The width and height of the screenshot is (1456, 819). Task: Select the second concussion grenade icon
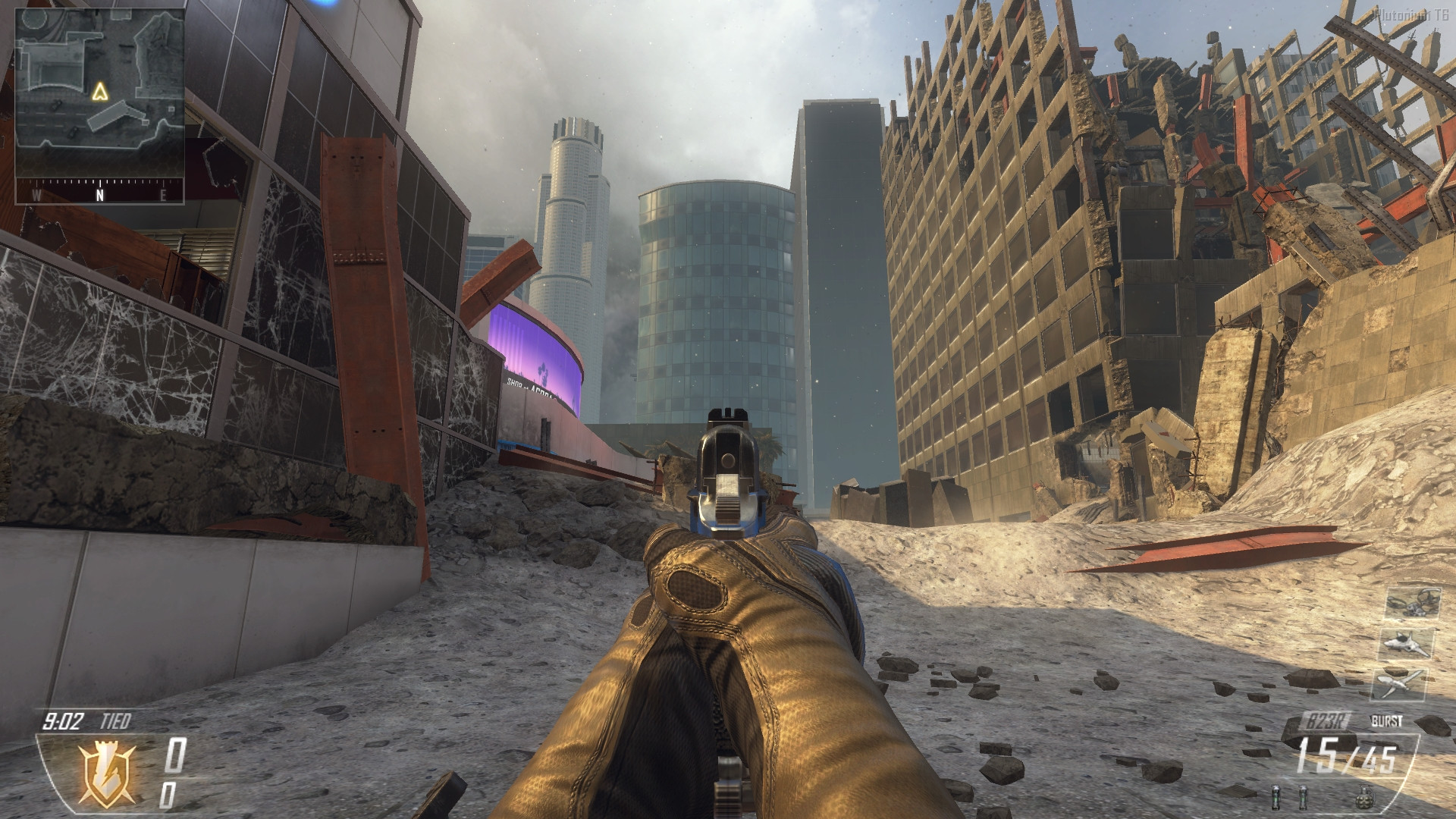coord(1304,798)
